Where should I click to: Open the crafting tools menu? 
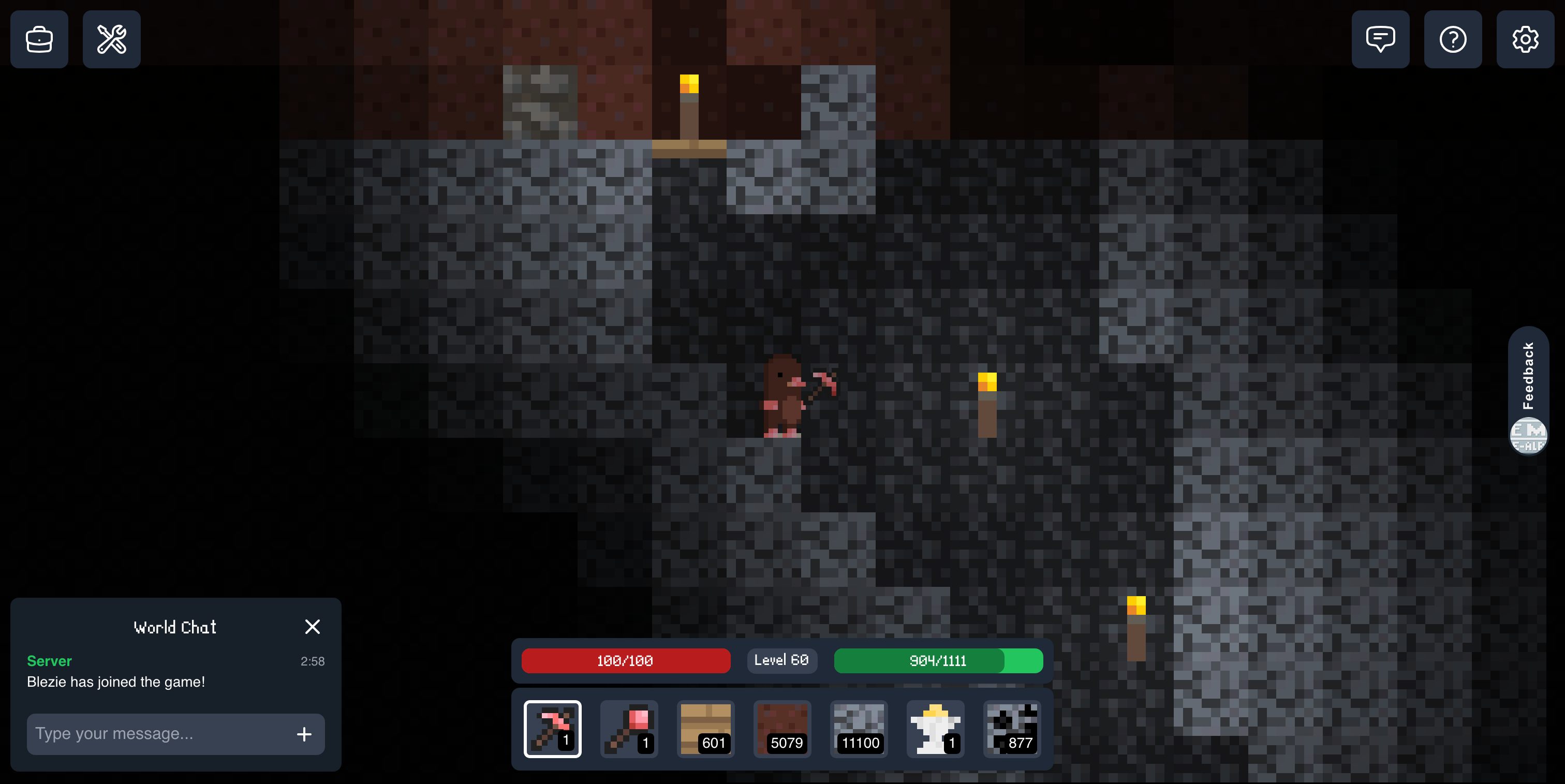(112, 39)
